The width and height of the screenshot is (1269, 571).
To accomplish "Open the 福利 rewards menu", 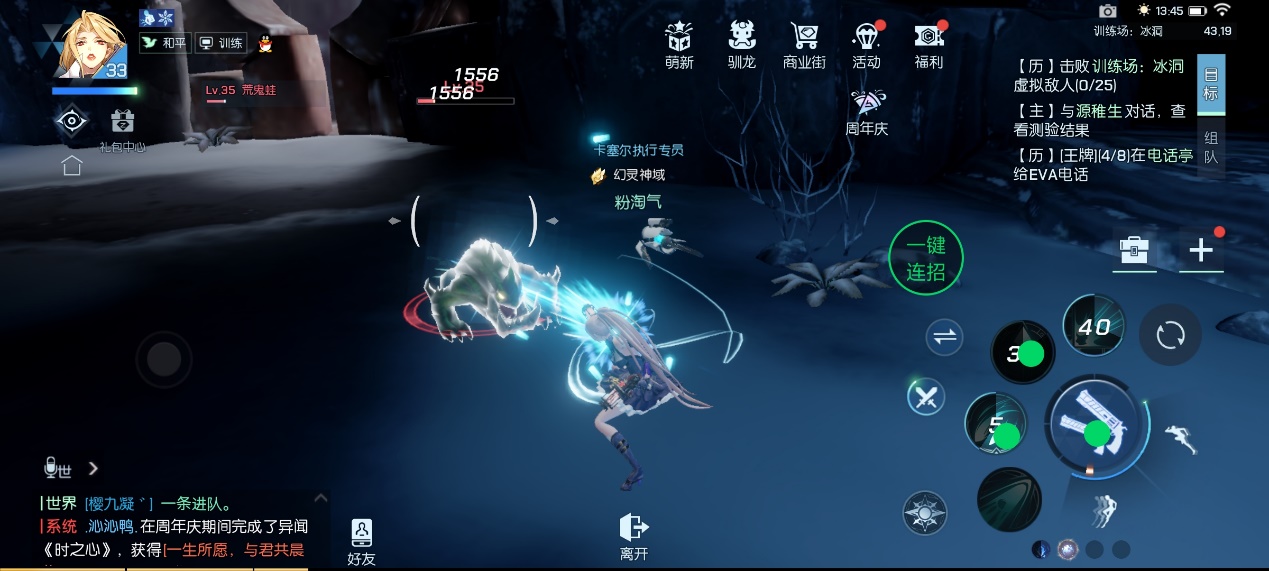I will (x=929, y=45).
